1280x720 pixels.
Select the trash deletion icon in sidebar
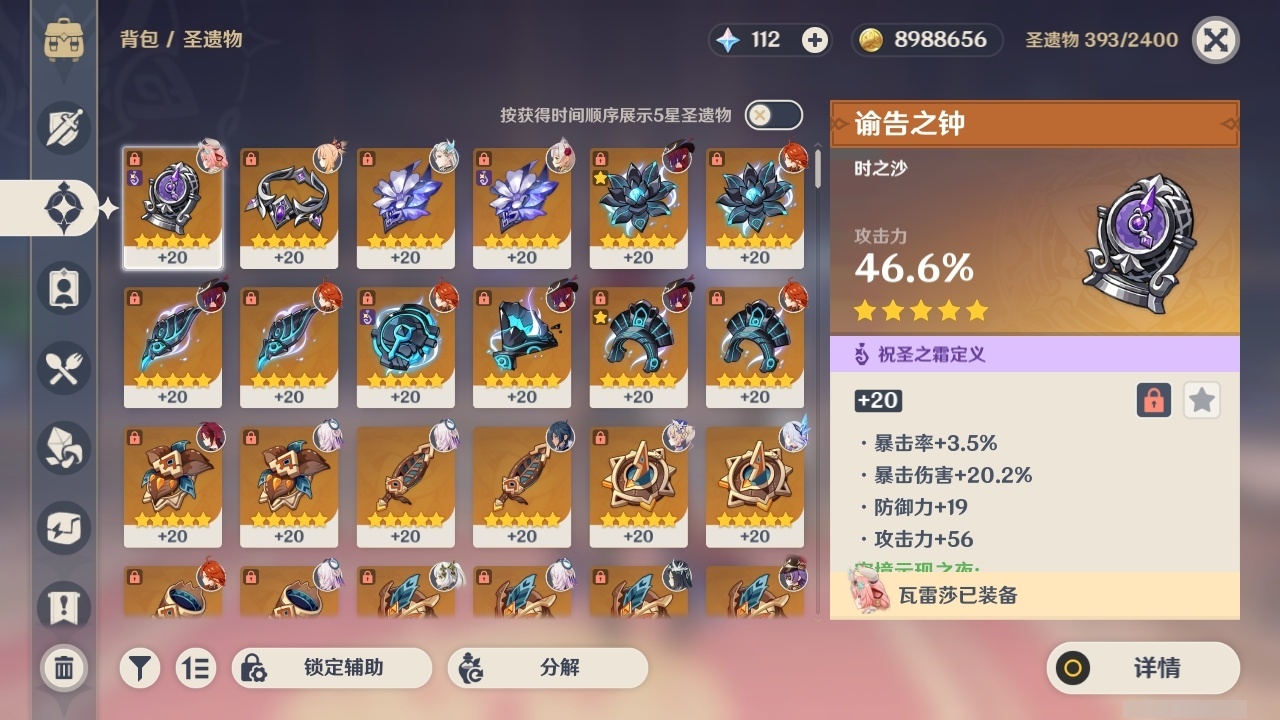point(63,668)
